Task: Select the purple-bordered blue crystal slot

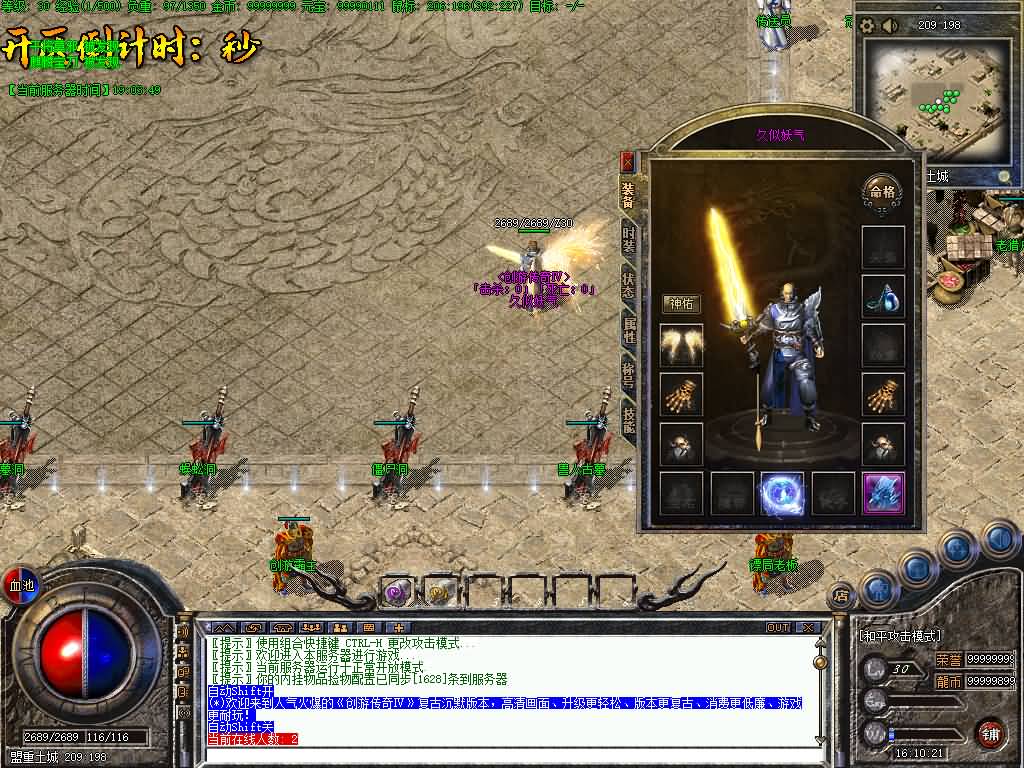Action: [883, 493]
